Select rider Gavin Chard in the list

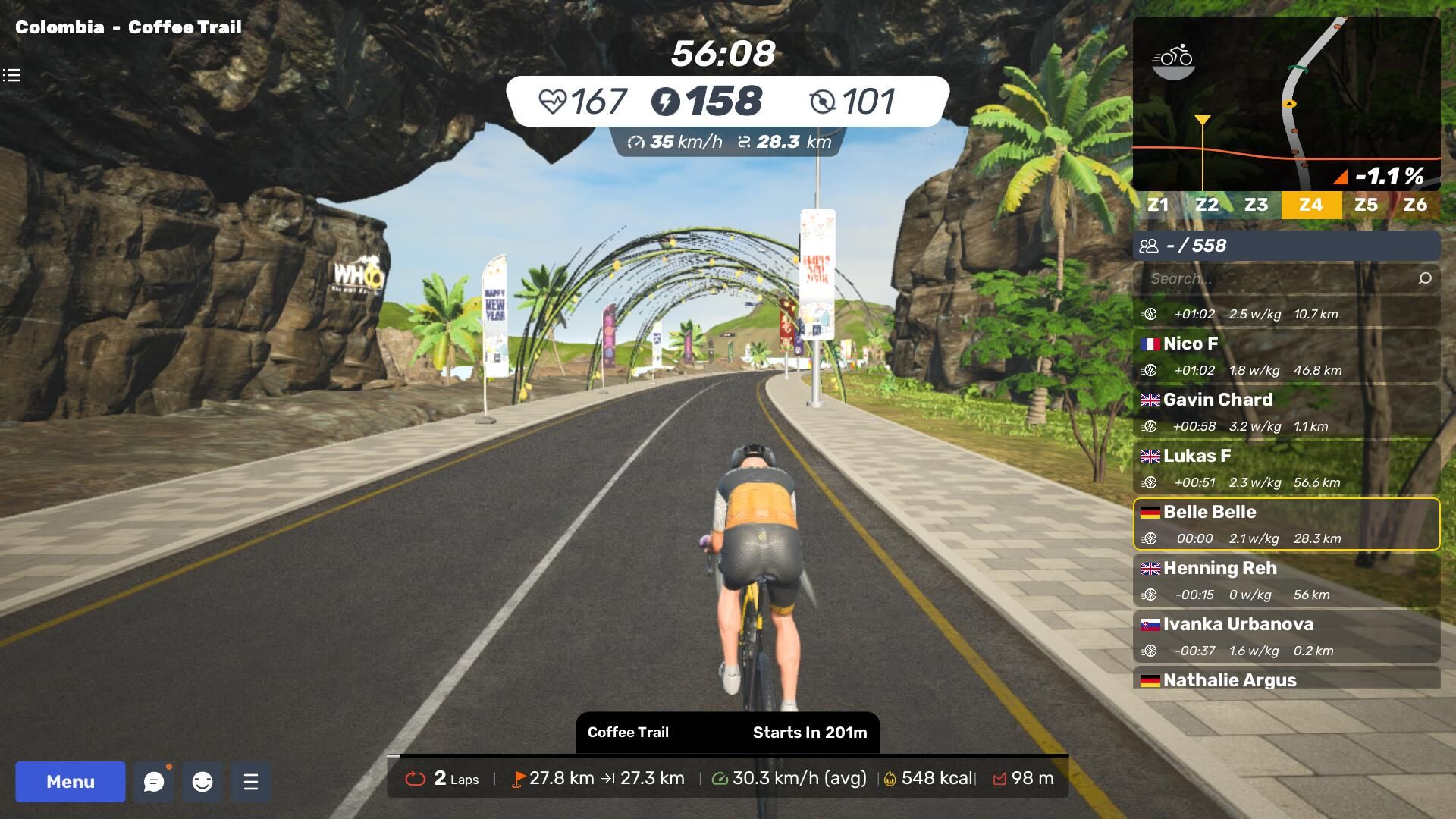tap(1286, 412)
